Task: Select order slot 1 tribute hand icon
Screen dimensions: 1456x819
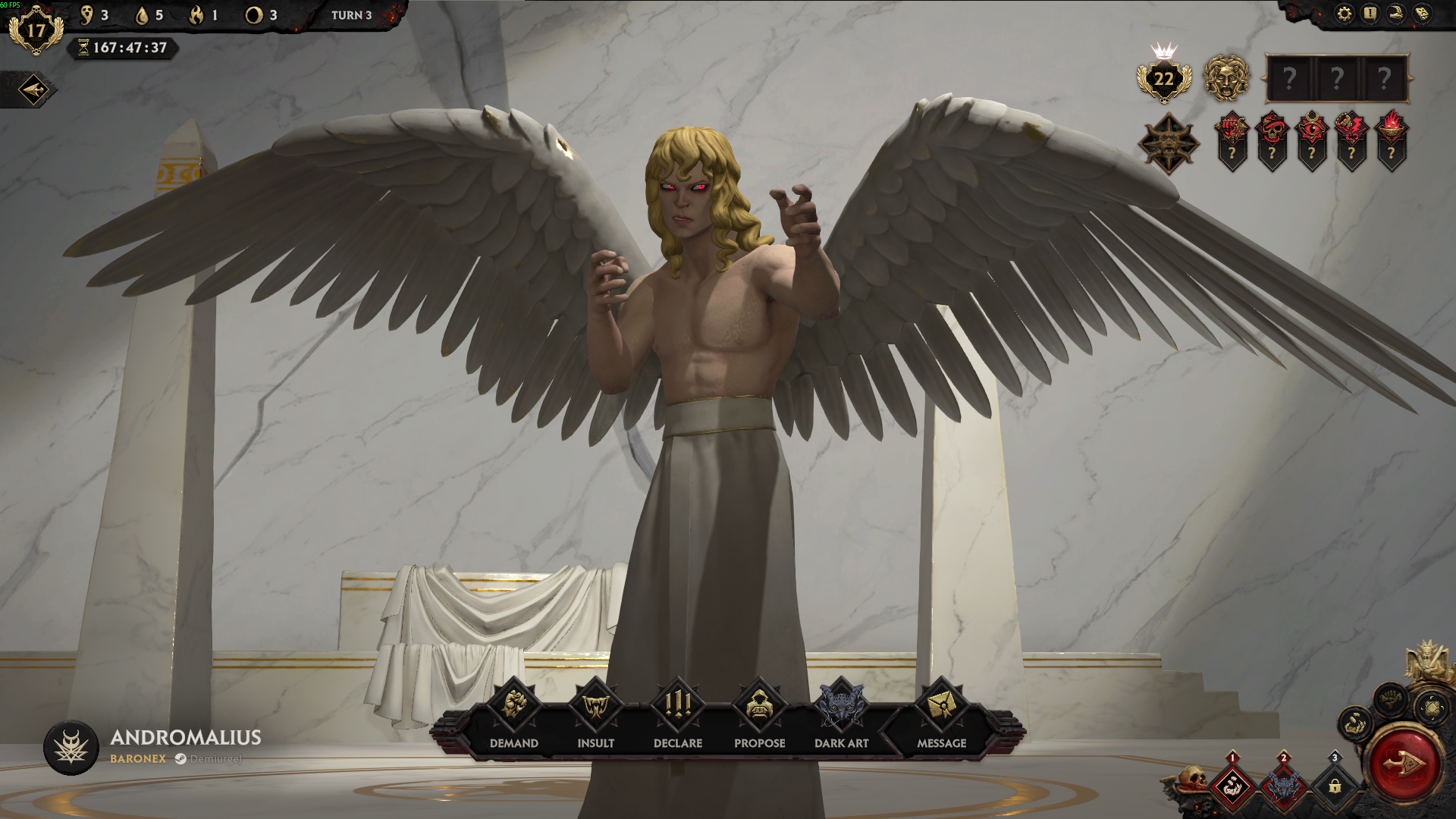Action: click(1232, 786)
